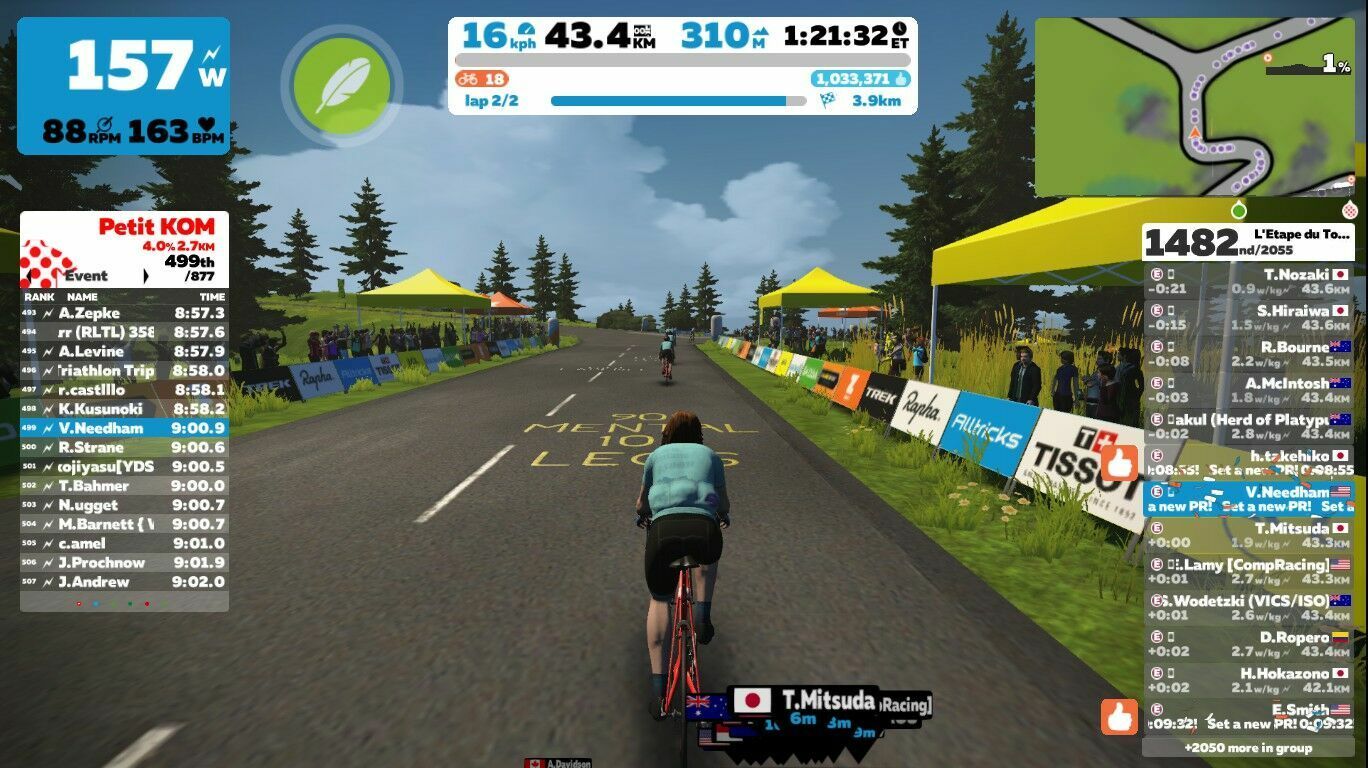Viewport: 1368px width, 768px height.
Task: Open the course minimap
Action: (1193, 107)
